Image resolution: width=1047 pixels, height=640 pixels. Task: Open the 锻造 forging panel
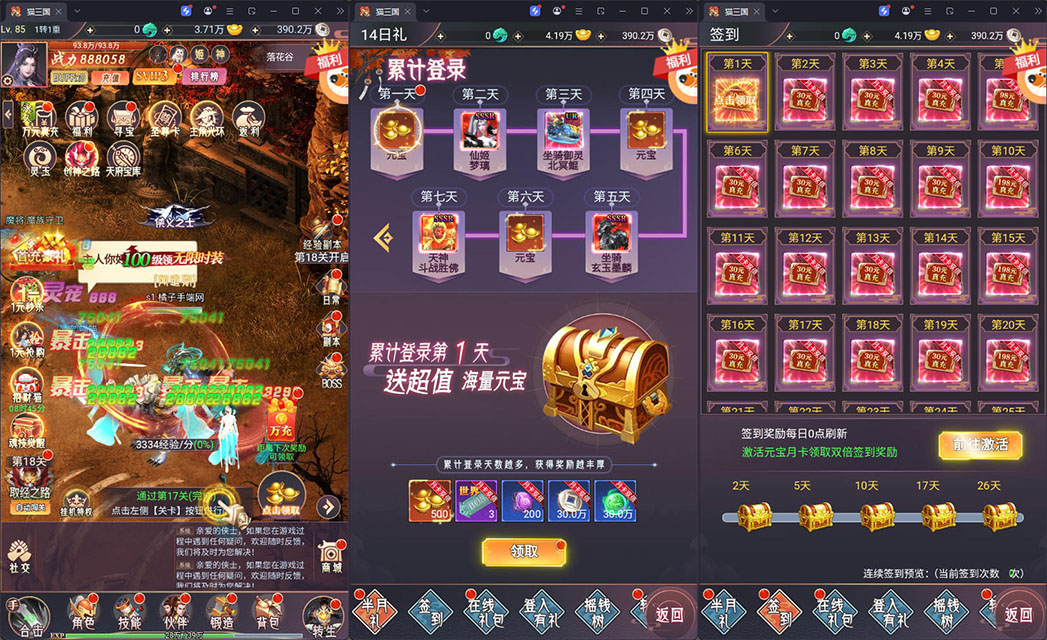[221, 611]
